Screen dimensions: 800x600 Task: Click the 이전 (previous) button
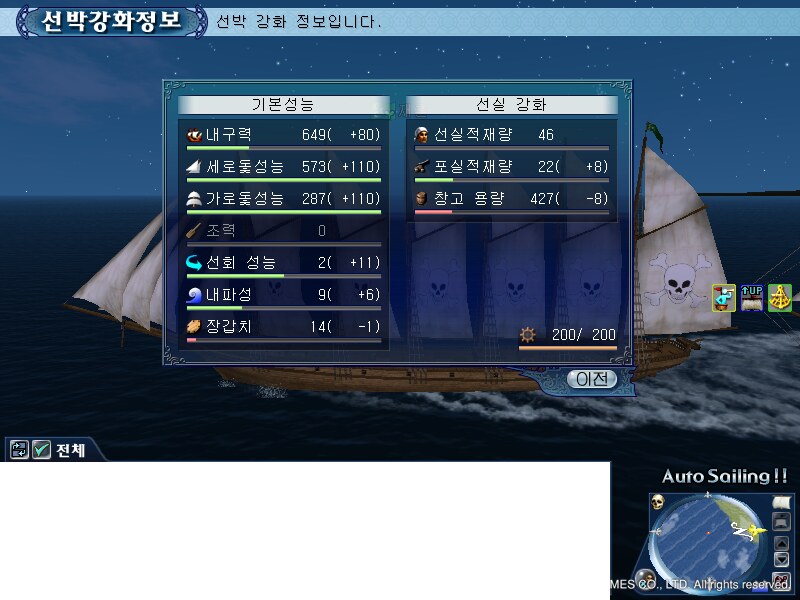tap(591, 379)
